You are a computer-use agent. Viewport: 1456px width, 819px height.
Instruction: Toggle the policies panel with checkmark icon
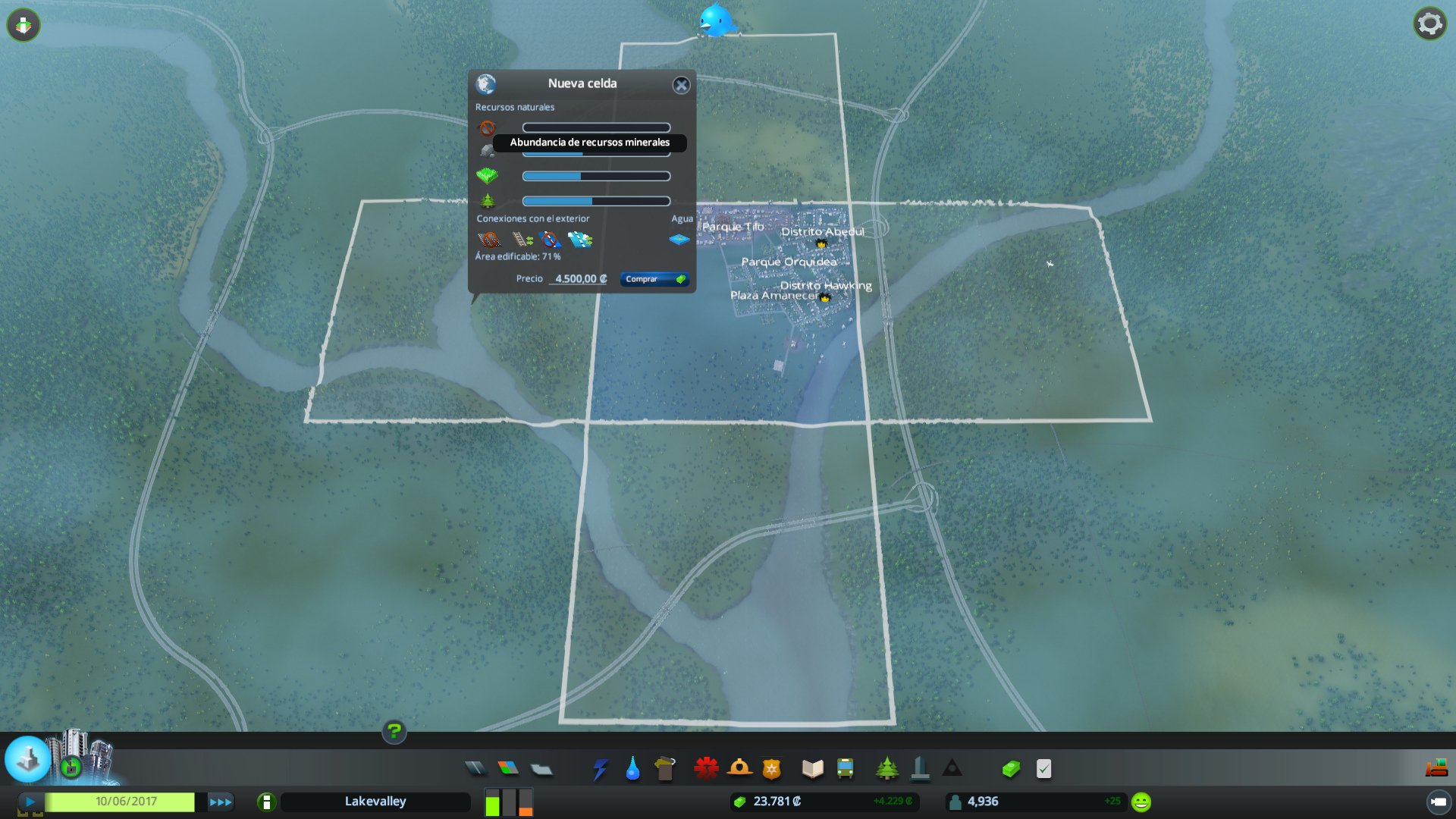1042,768
